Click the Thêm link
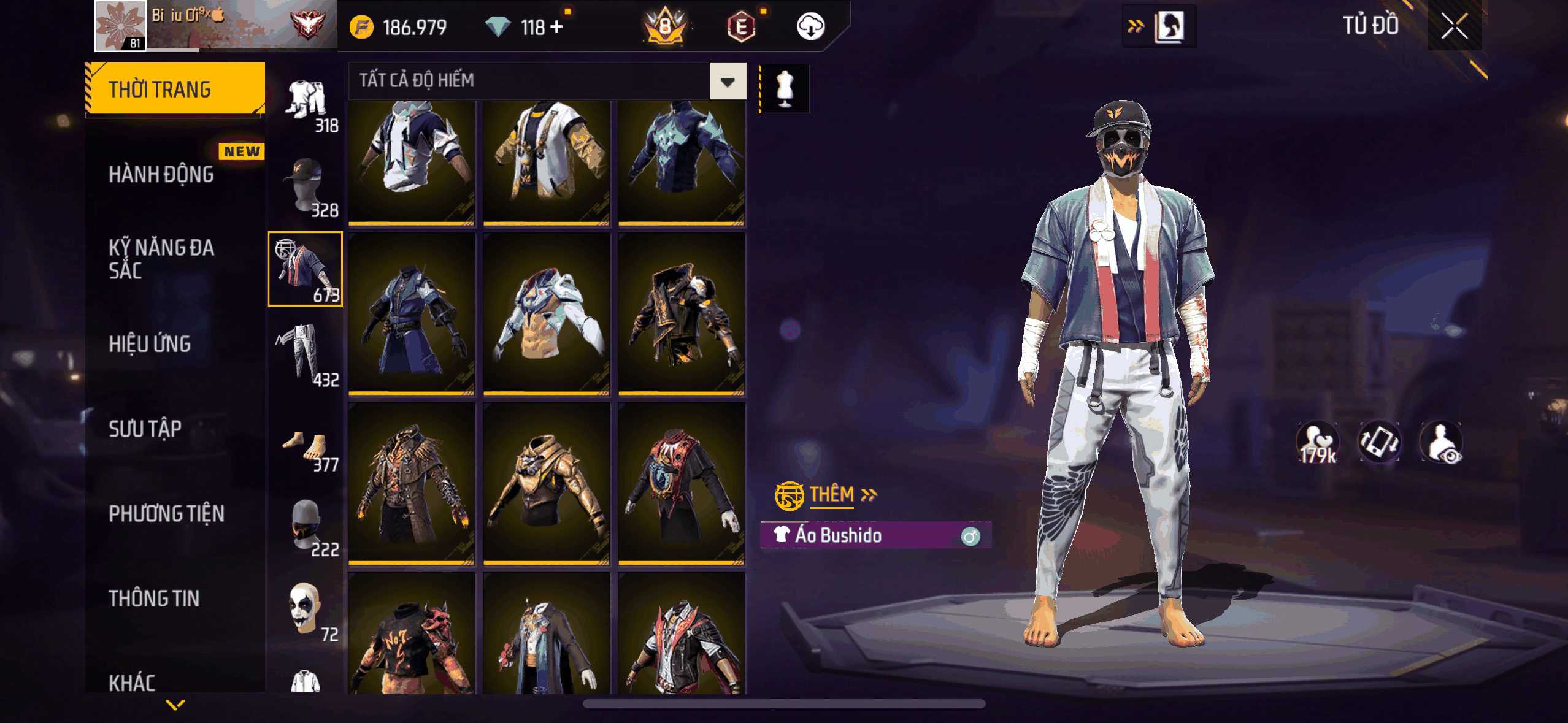The height and width of the screenshot is (723, 1568). click(x=832, y=494)
